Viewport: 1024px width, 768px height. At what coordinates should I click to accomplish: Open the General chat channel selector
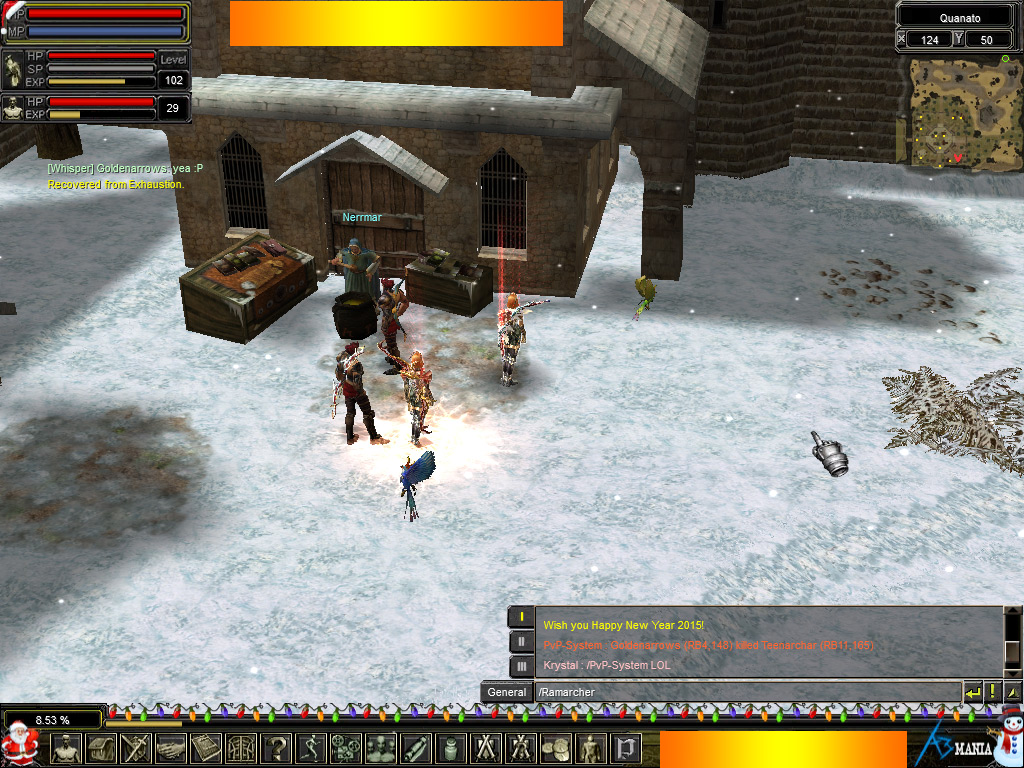coord(507,692)
